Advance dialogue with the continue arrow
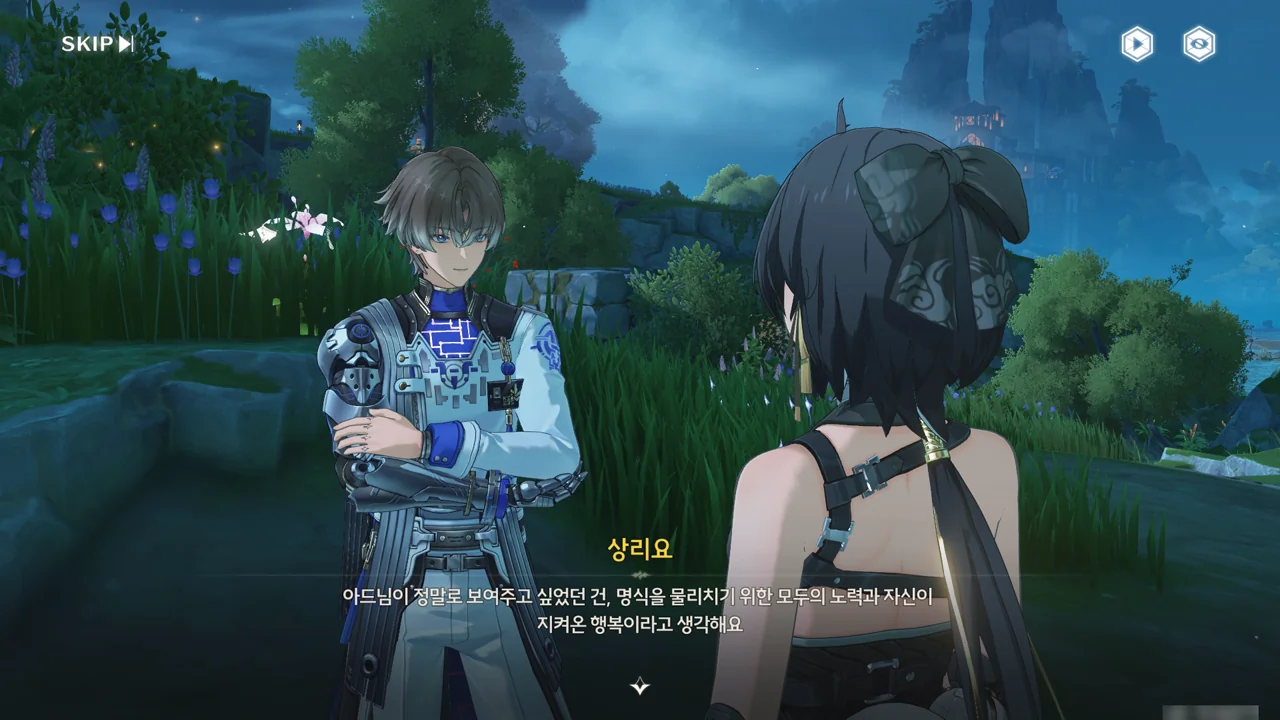The width and height of the screenshot is (1280, 720). point(640,686)
